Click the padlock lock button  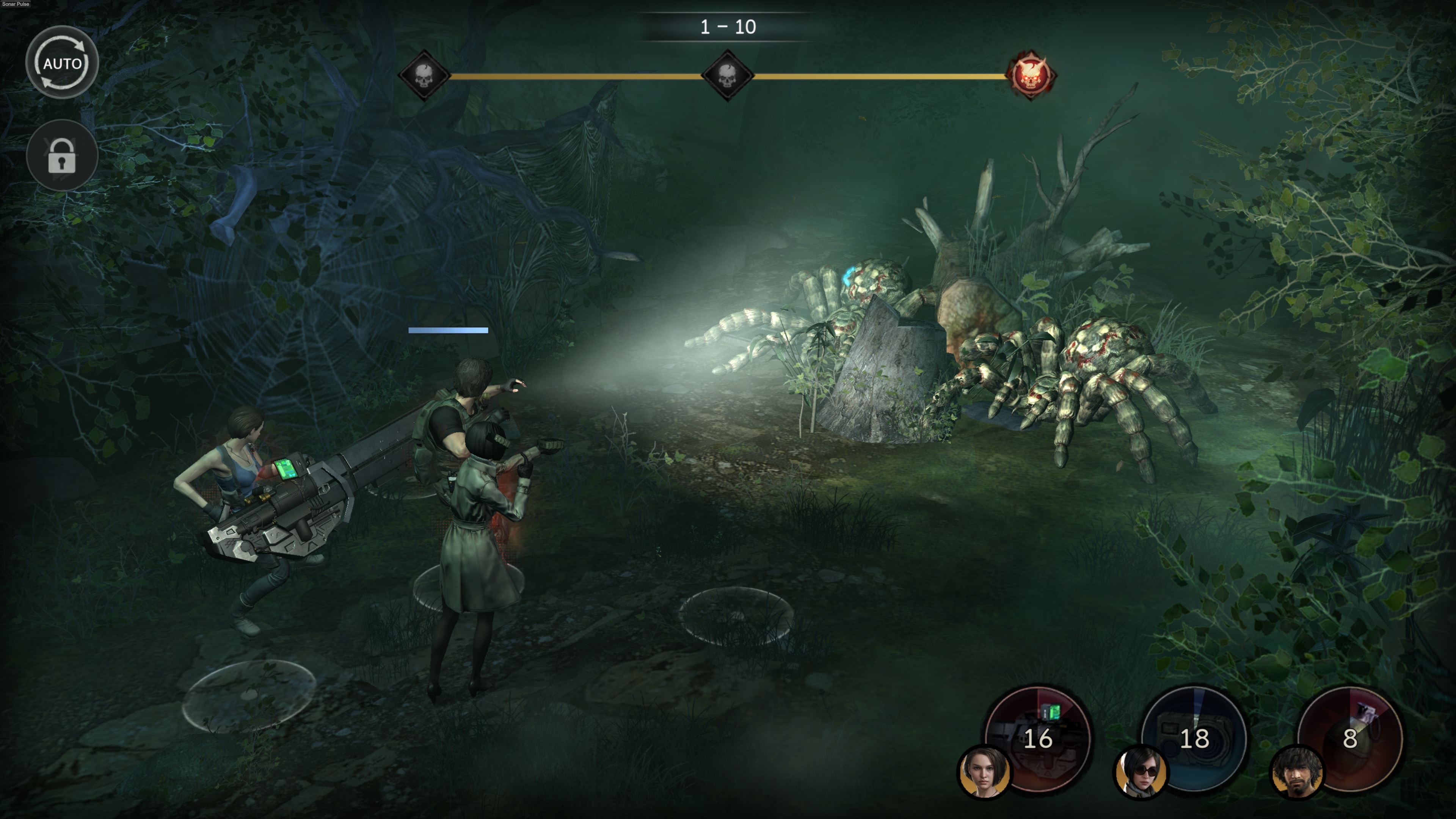tap(62, 155)
